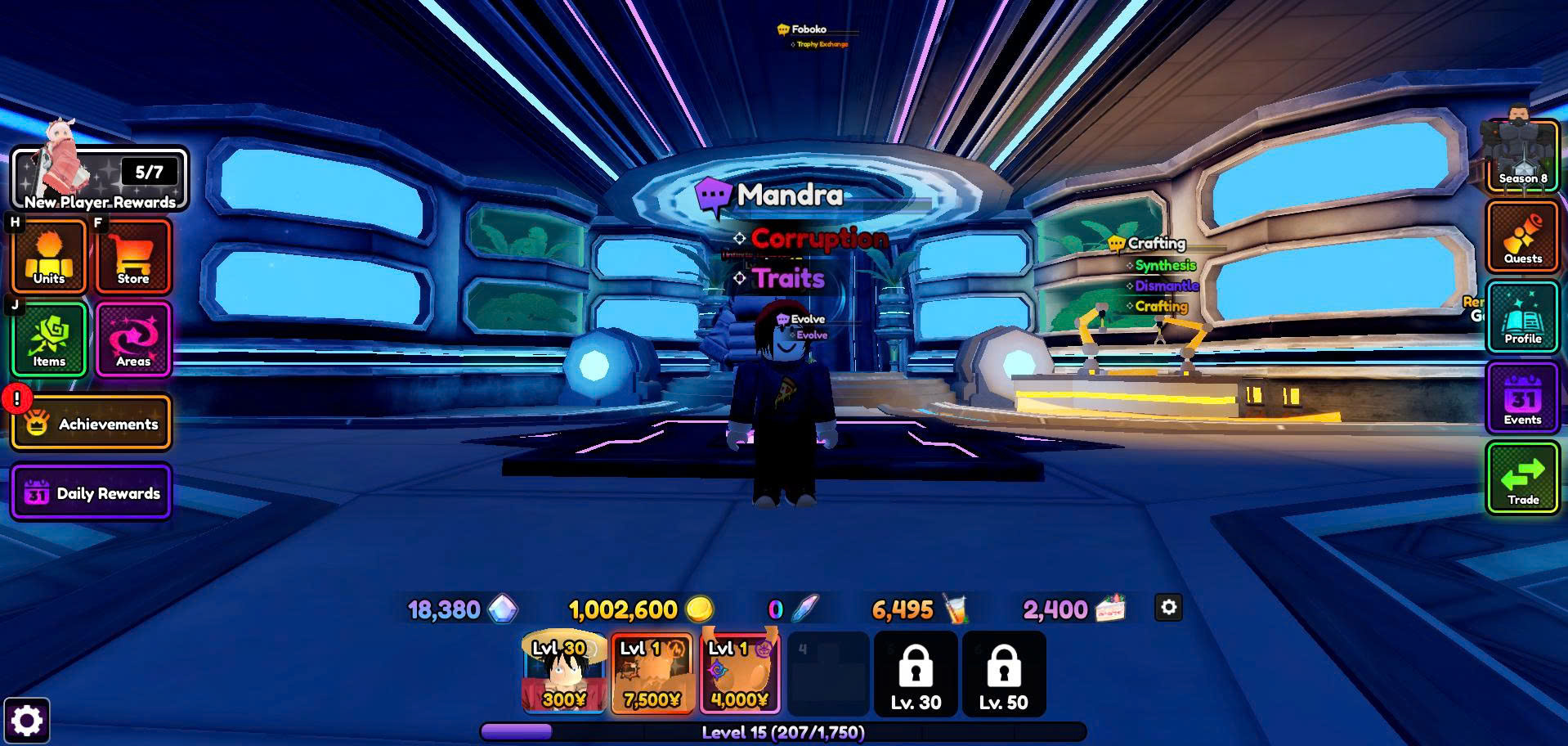This screenshot has height=746, width=1568.
Task: Choose the 4,000¥ unit slot
Action: coord(740,672)
